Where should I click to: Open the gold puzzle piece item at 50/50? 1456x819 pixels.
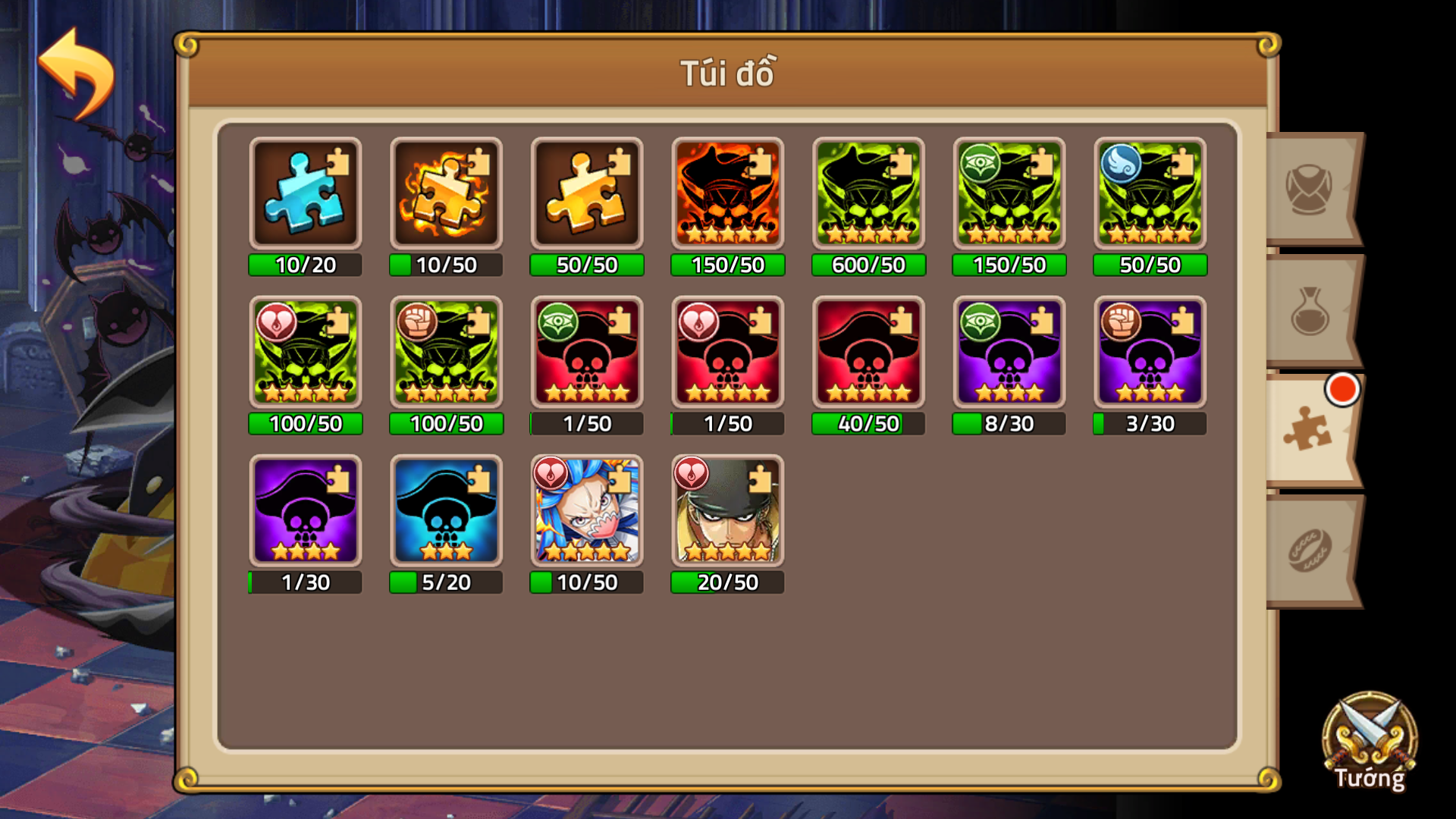(x=586, y=193)
